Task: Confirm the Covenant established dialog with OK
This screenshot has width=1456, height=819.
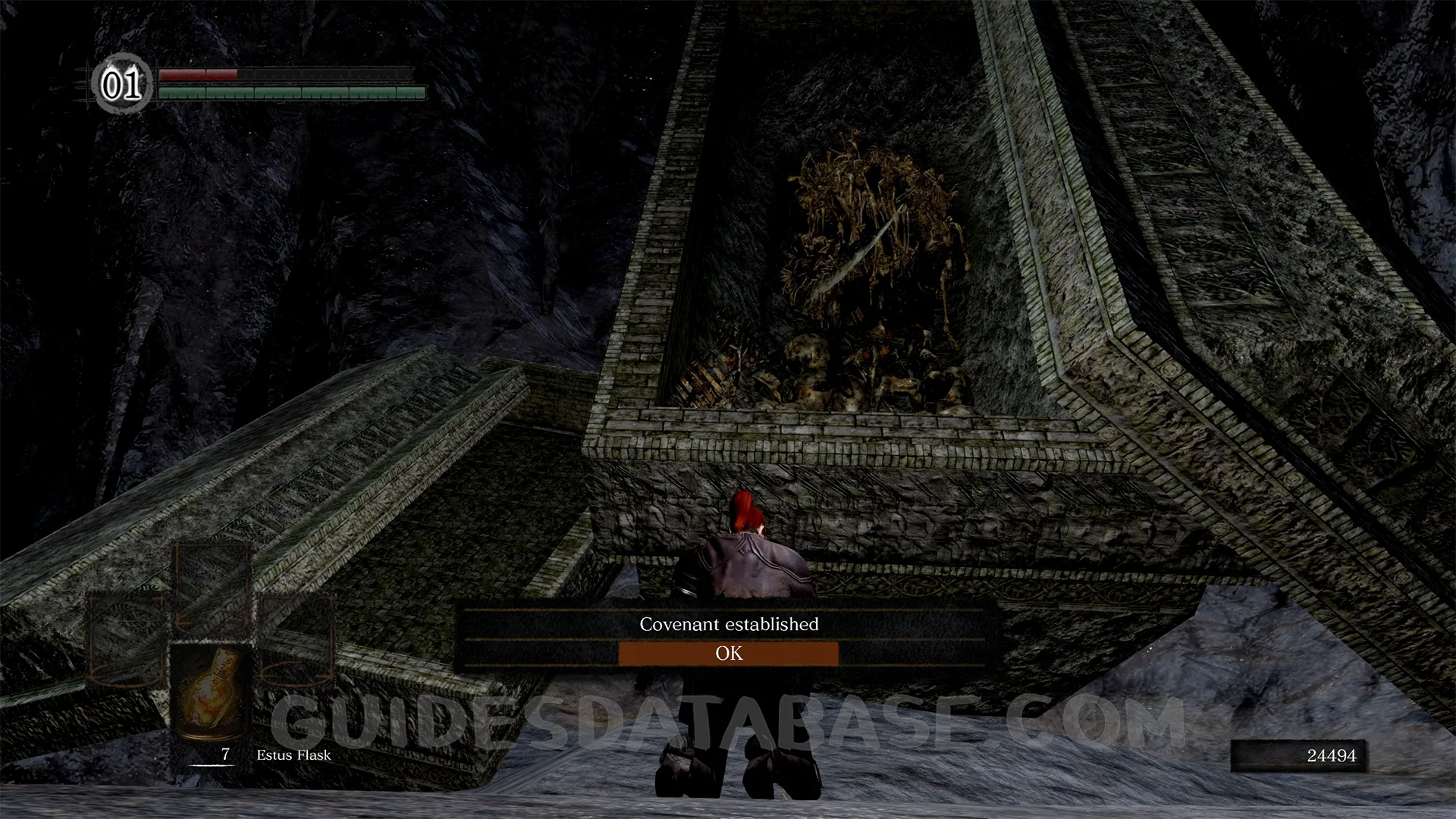Action: 729,654
